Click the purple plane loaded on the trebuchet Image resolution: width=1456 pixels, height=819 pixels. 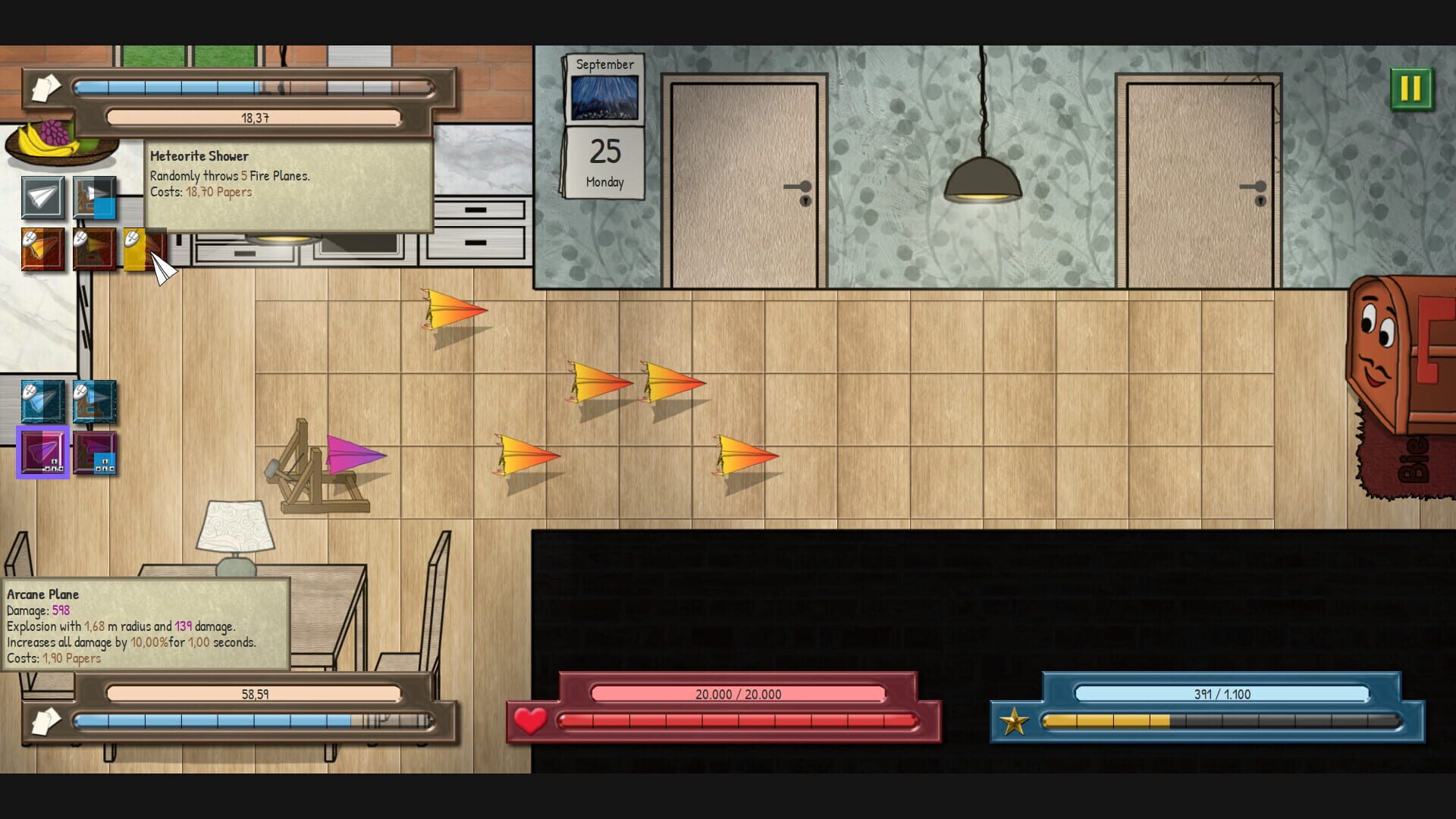pyautogui.click(x=353, y=455)
